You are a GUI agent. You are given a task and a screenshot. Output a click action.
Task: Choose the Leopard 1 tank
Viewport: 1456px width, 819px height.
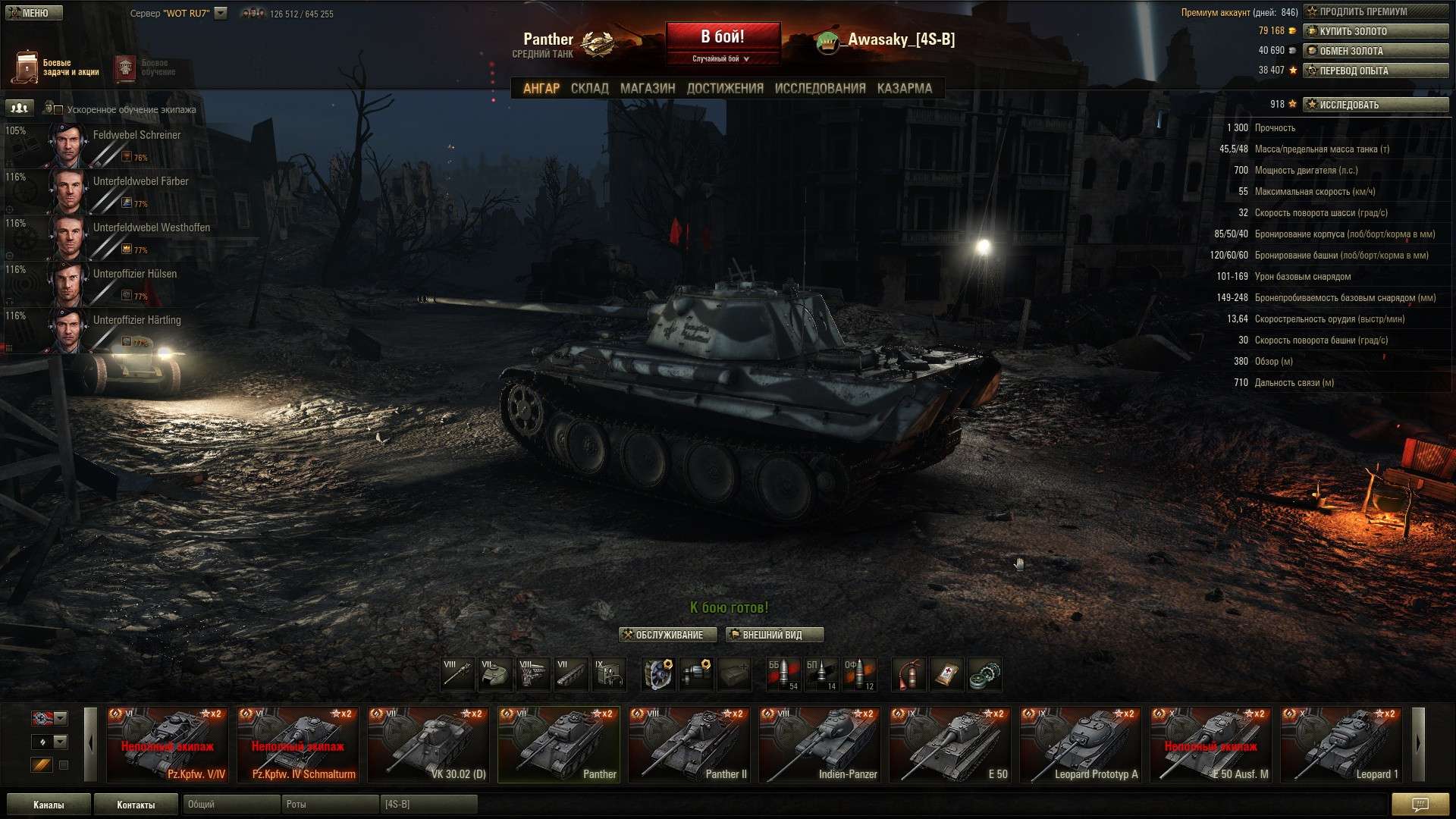click(x=1341, y=745)
